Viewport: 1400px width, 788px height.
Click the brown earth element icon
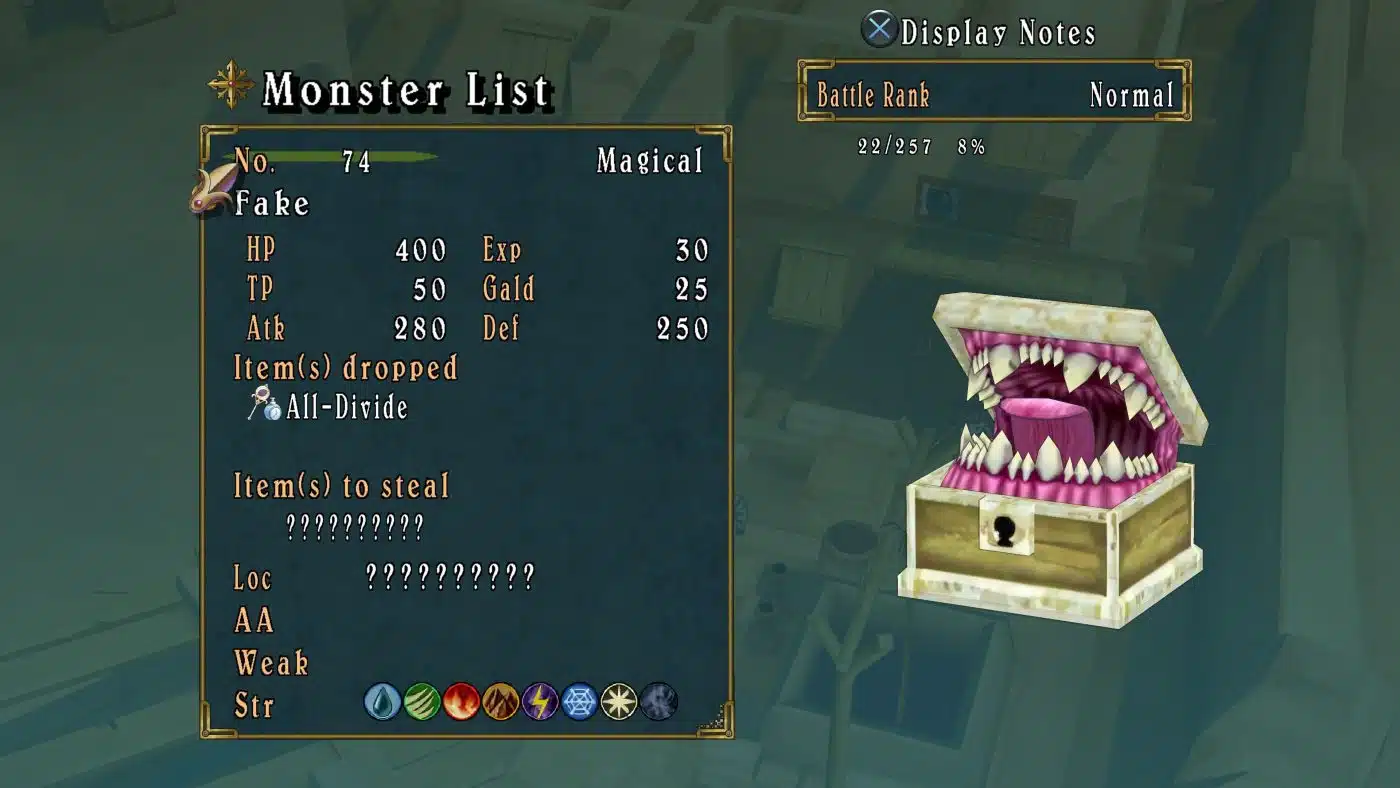tap(501, 702)
